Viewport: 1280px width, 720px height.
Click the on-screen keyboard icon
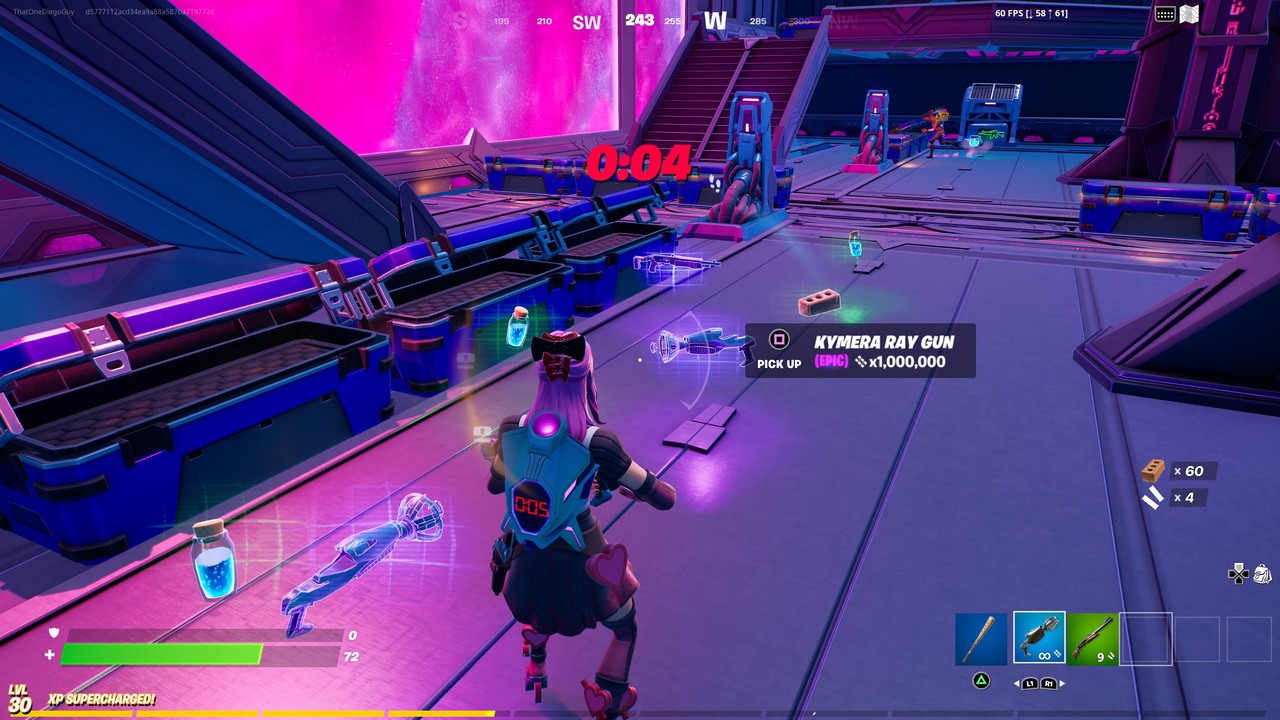pos(1165,13)
